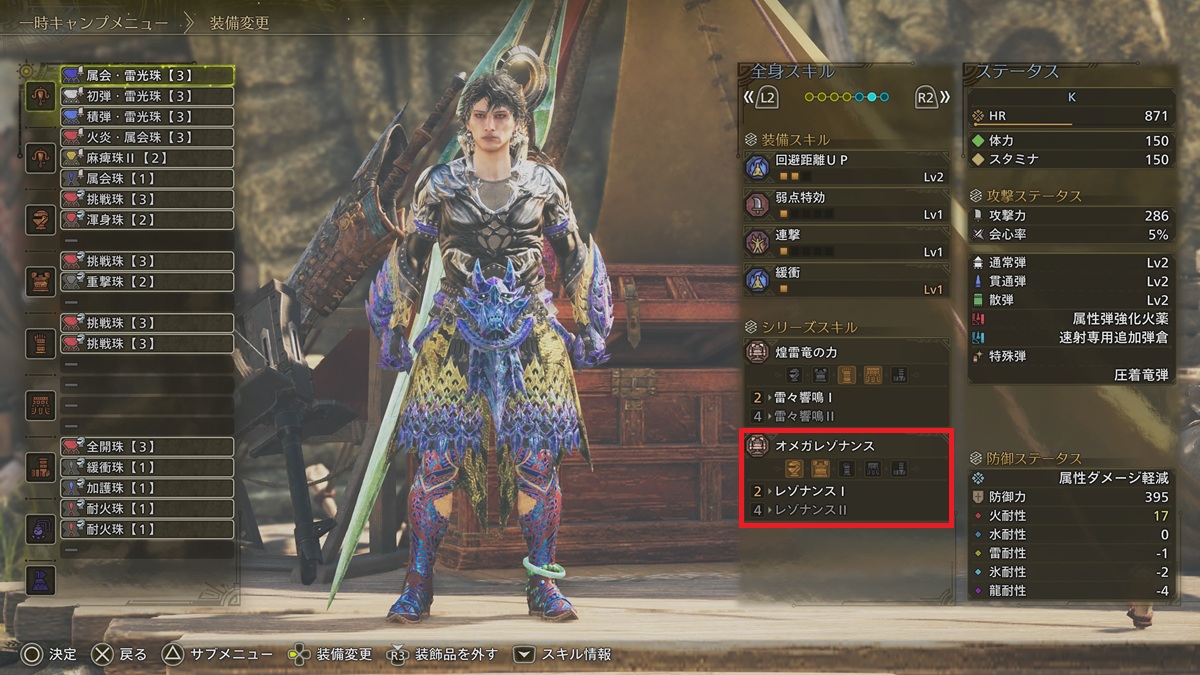Select the 麻痺珠II【2】 decoration row
The image size is (1200, 675).
(x=147, y=158)
